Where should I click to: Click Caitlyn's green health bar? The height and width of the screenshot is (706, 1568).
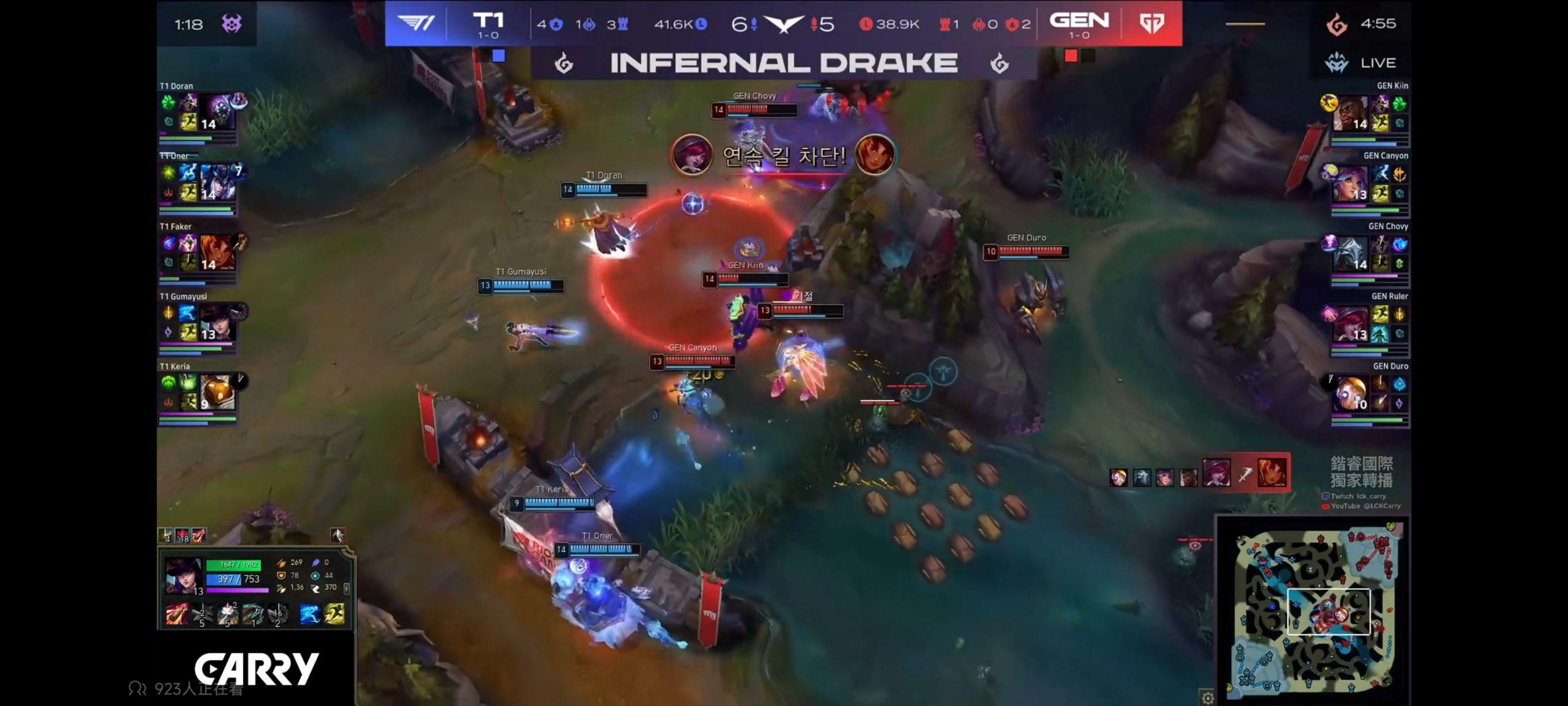(234, 565)
